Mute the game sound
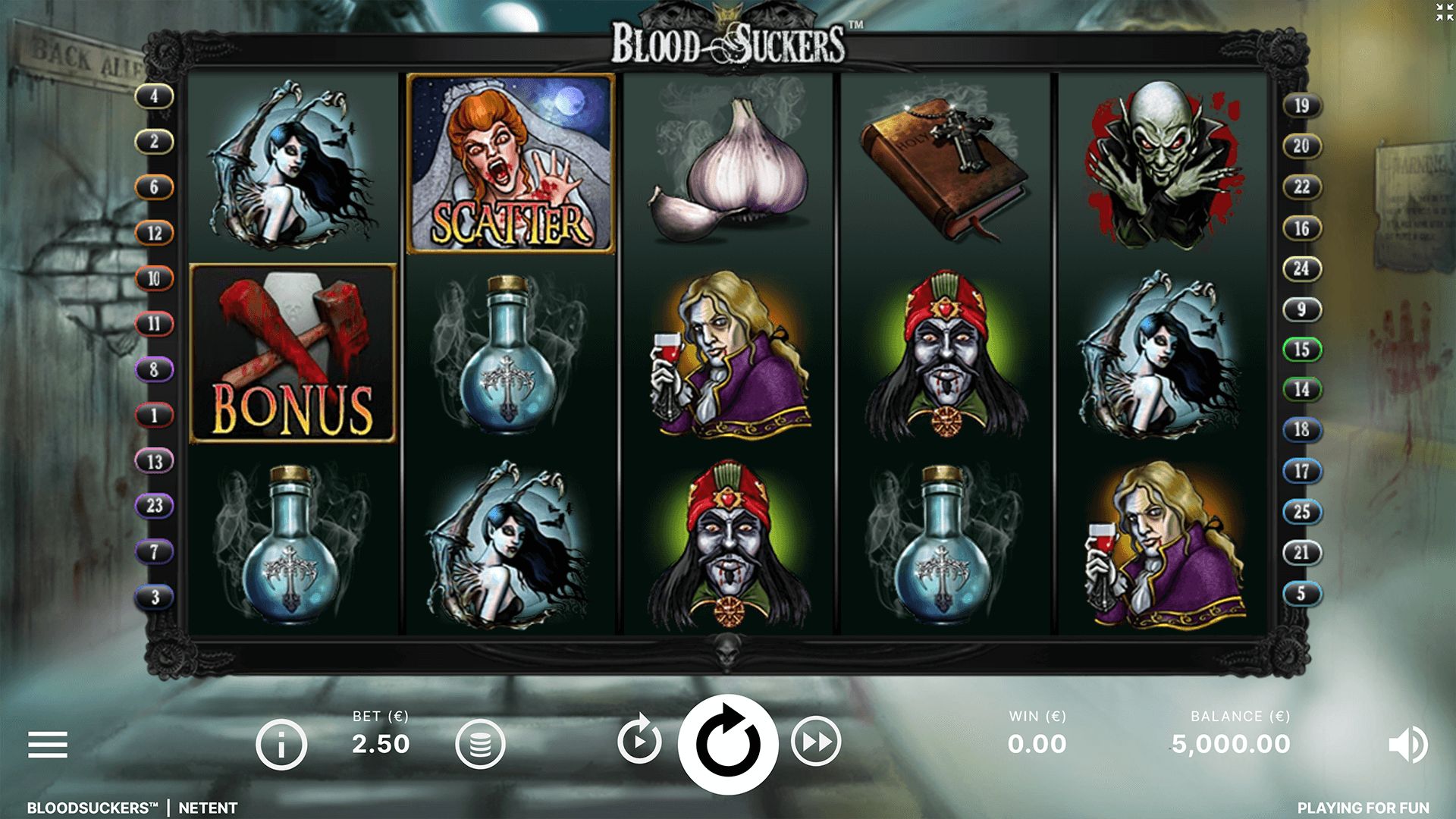1456x819 pixels. (x=1407, y=745)
